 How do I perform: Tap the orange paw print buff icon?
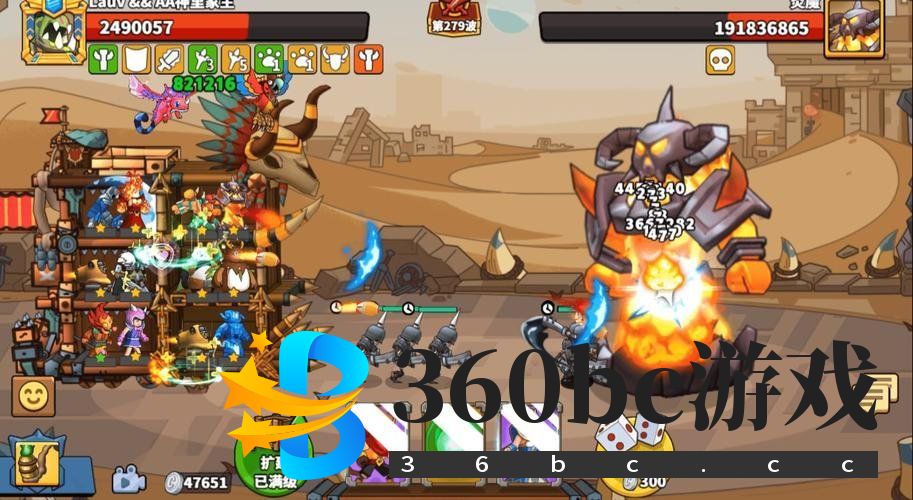tap(302, 60)
